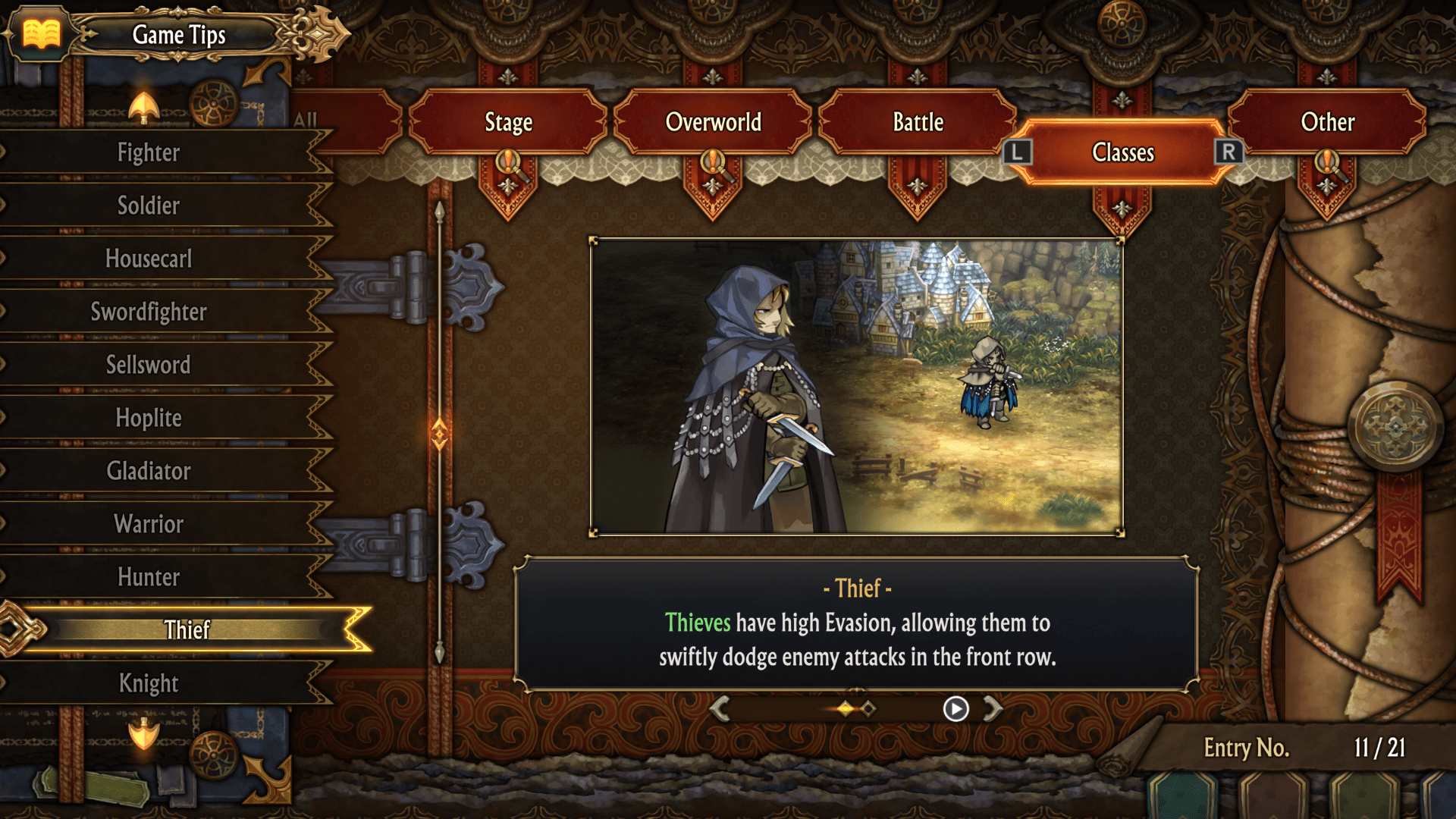Viewport: 1456px width, 819px height.
Task: Open the Overworld tips tab
Action: pyautogui.click(x=713, y=122)
